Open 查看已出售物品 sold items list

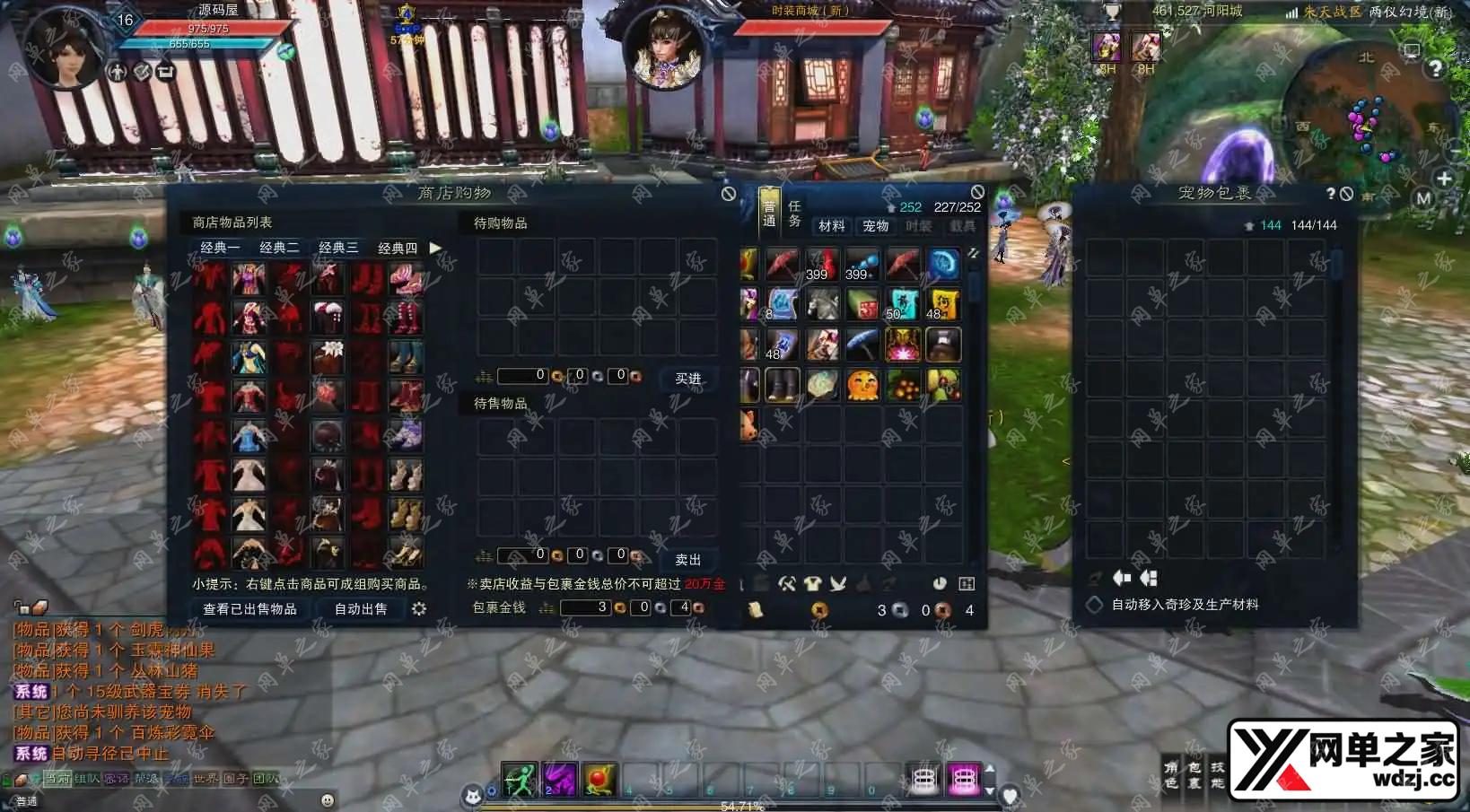click(249, 609)
